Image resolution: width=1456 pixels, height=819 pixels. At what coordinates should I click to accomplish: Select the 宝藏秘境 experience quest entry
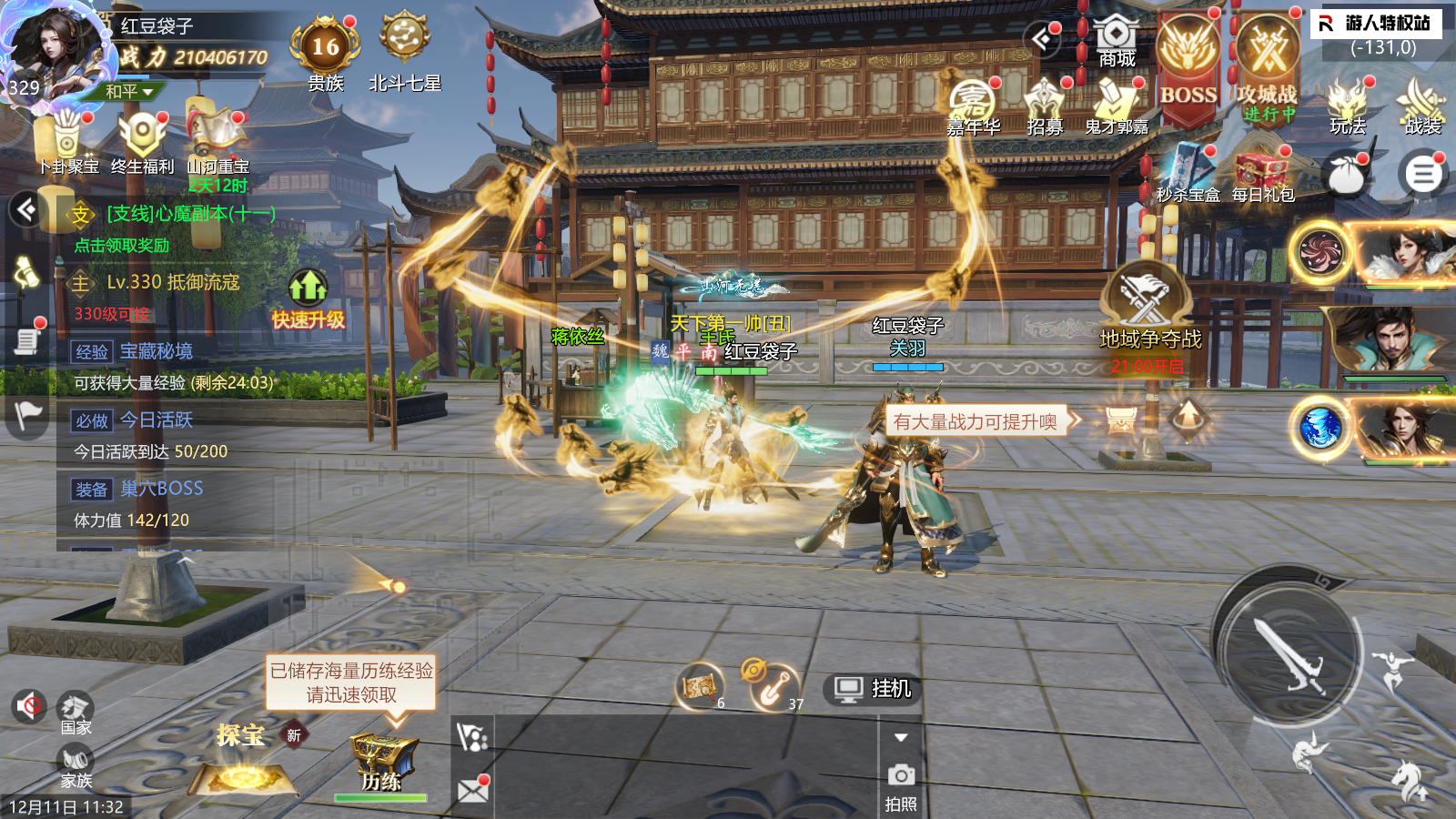click(x=157, y=351)
